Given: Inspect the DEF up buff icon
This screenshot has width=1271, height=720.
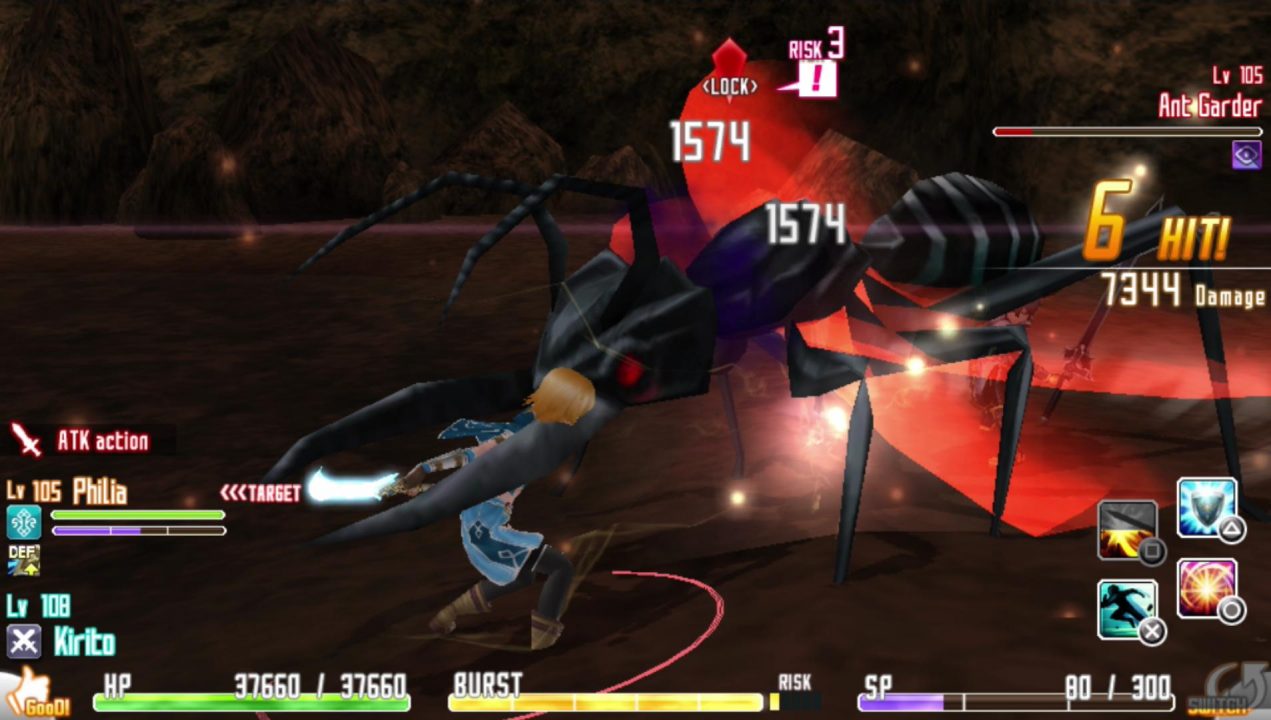Looking at the screenshot, I should pos(23,560).
